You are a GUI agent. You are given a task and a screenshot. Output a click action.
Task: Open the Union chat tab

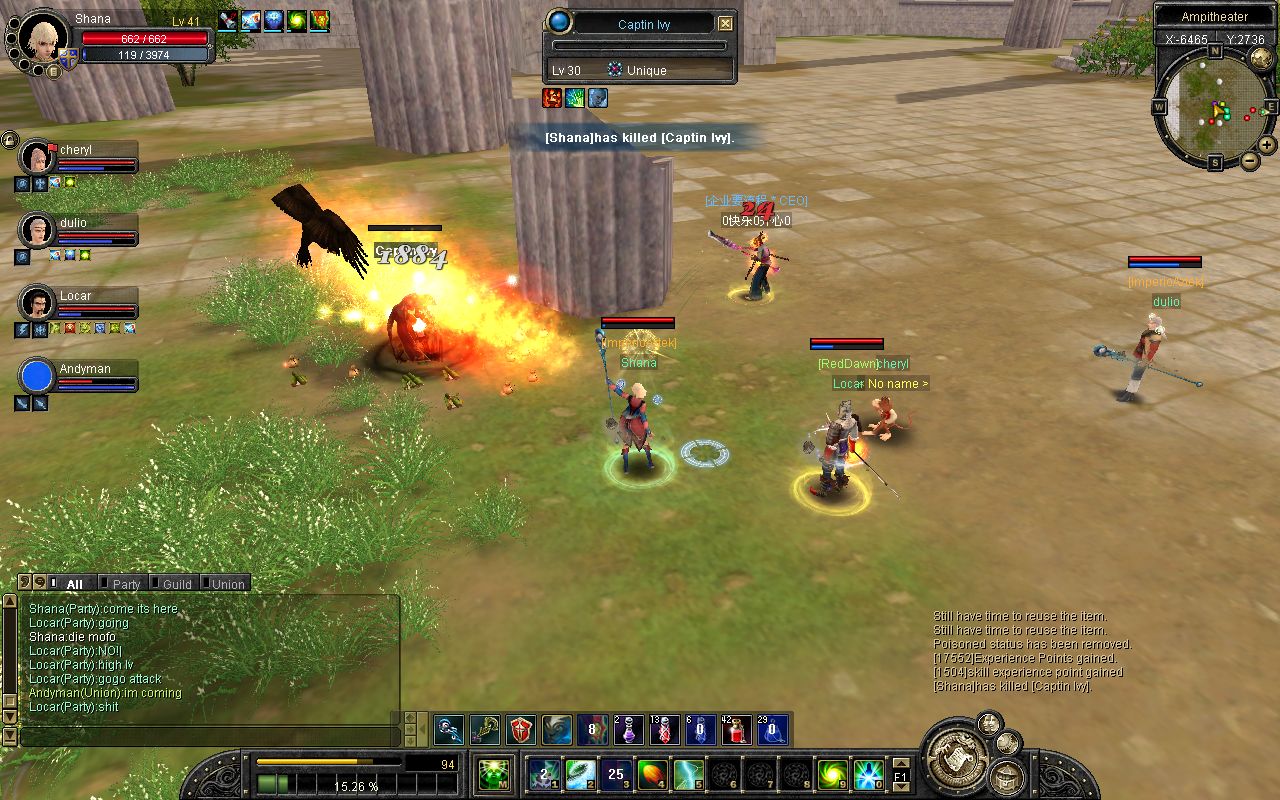228,584
